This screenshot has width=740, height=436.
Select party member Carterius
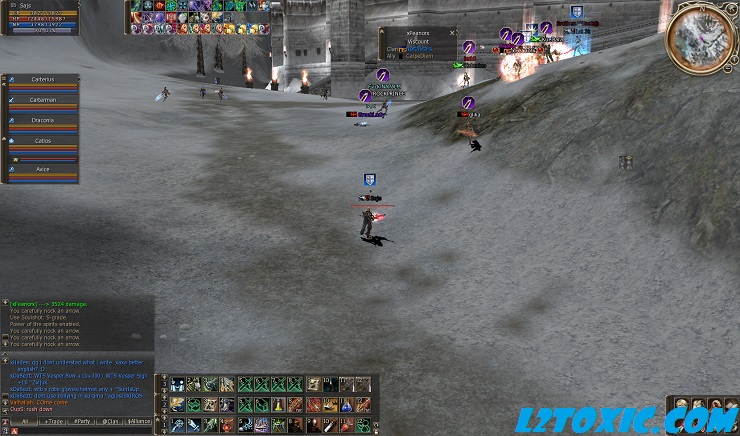click(41, 78)
